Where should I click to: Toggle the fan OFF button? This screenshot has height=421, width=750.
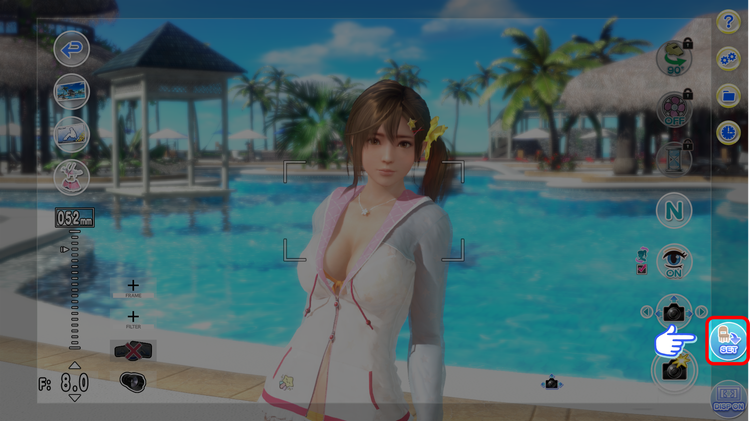(674, 109)
